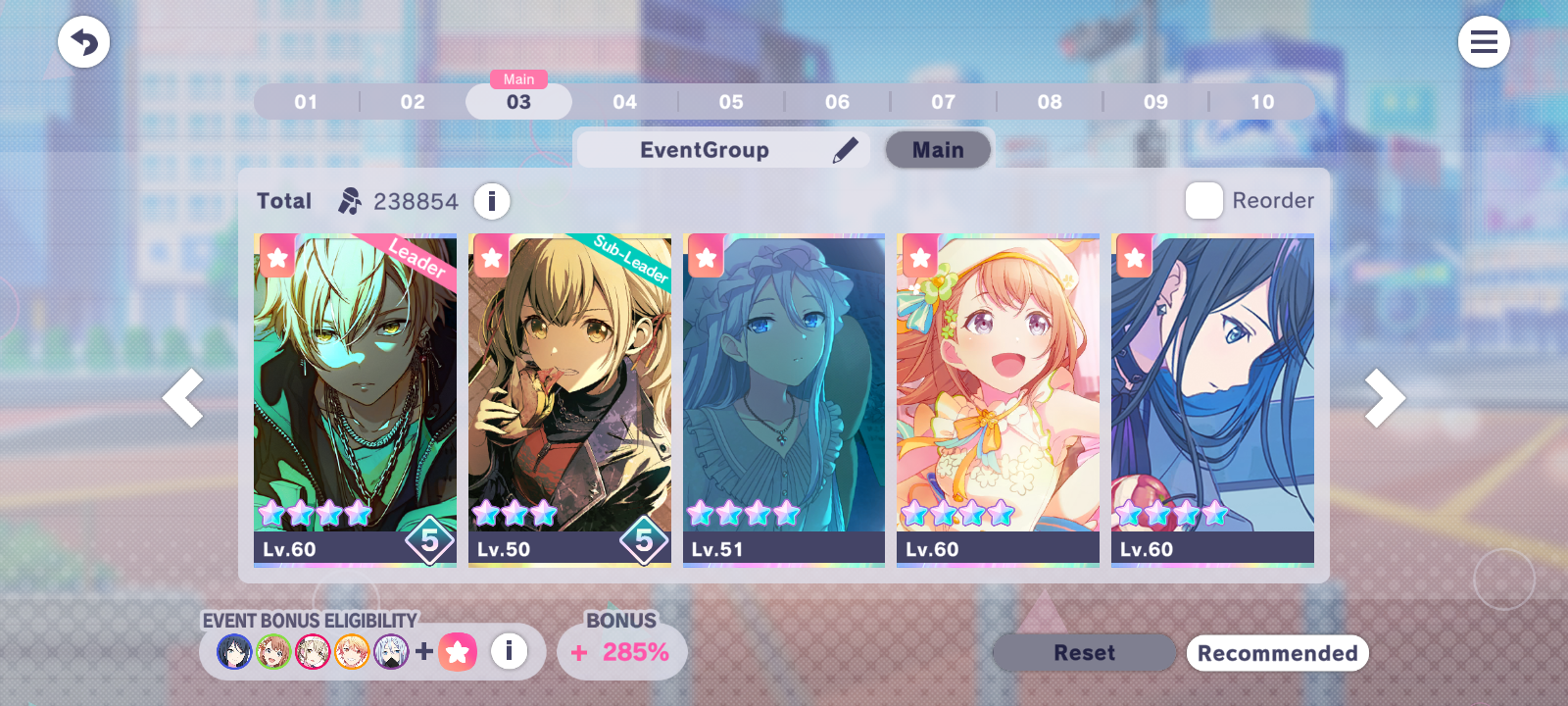The image size is (1568, 706).
Task: Switch to team slot 02
Action: click(413, 102)
